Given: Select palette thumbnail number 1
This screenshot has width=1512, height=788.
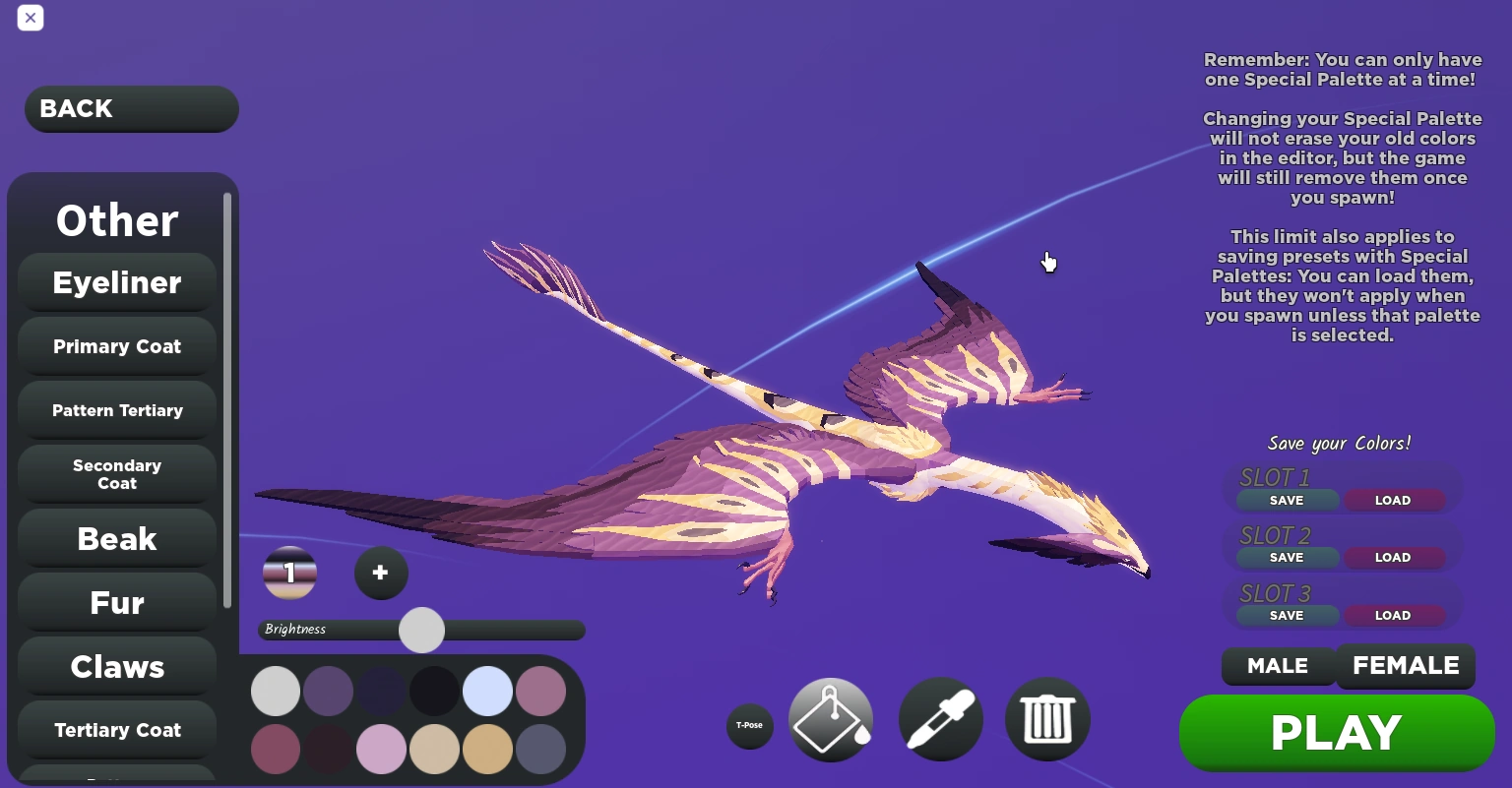Looking at the screenshot, I should pyautogui.click(x=289, y=573).
